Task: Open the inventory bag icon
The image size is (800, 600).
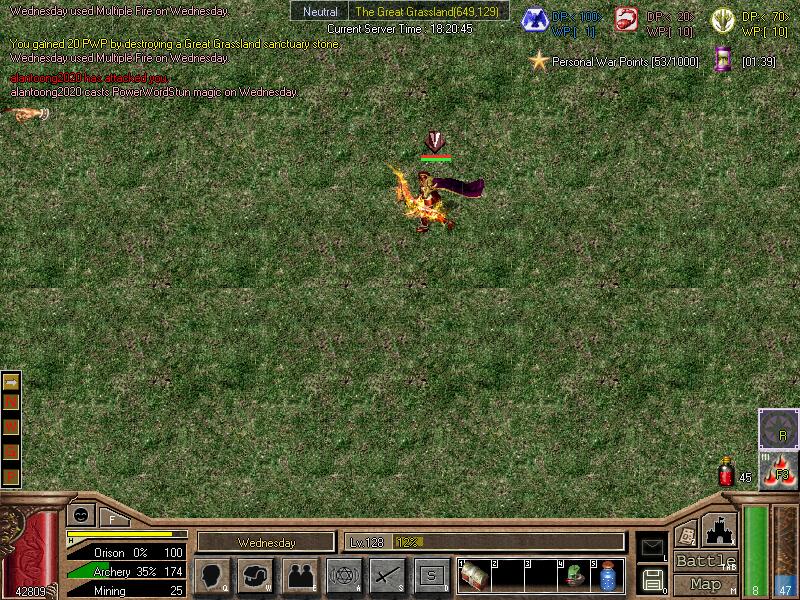Action: [256, 575]
